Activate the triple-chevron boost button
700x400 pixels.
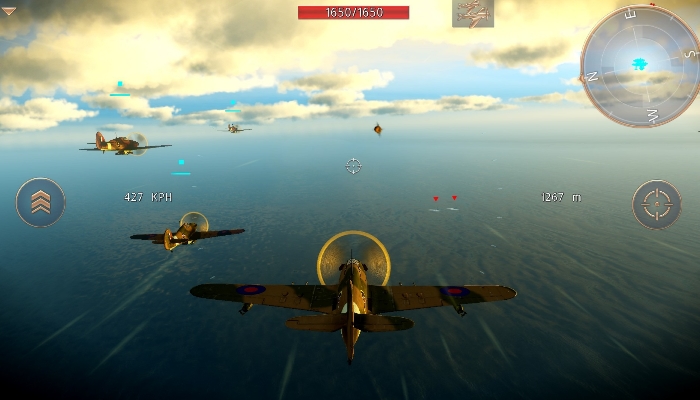click(x=40, y=202)
